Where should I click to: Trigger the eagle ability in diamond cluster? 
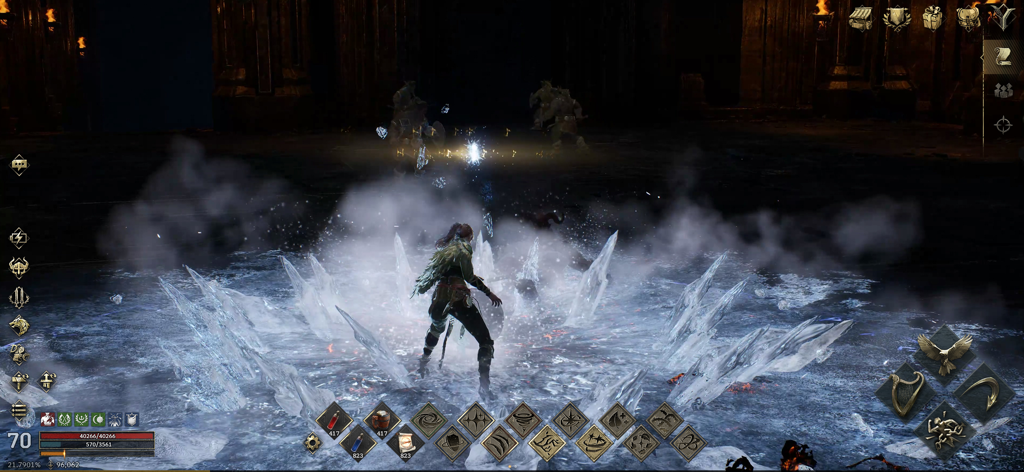[x=944, y=351]
